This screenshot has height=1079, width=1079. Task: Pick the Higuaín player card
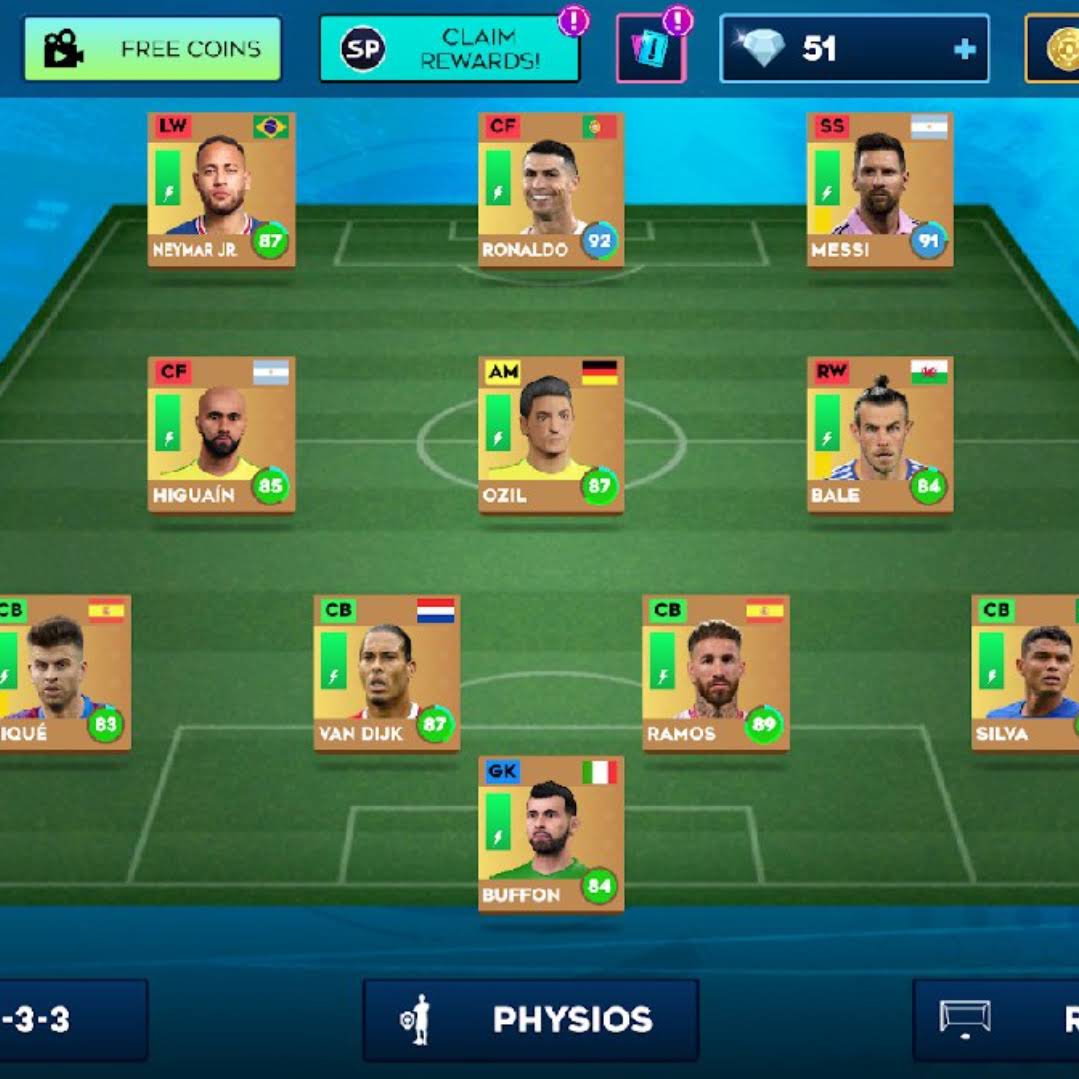(221, 435)
